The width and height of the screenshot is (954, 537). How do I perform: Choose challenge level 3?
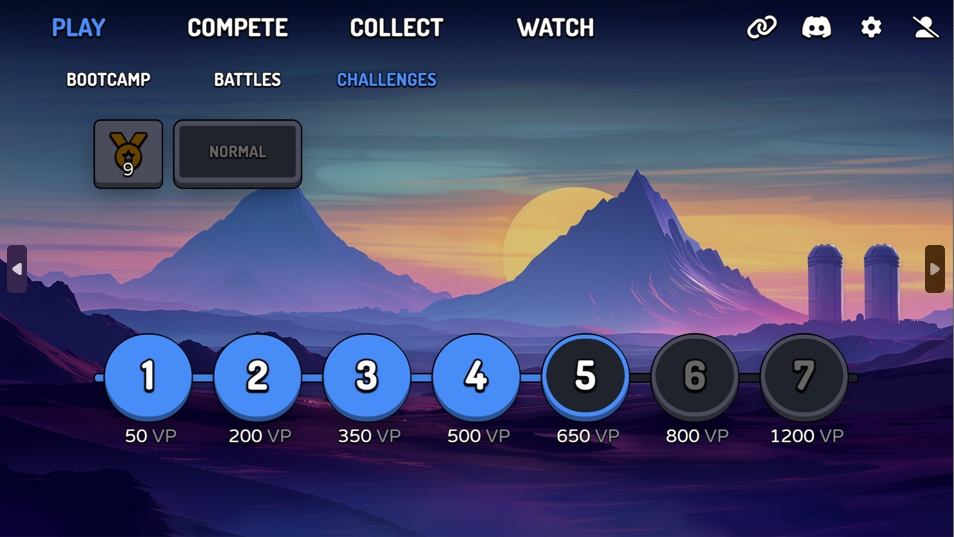(367, 376)
